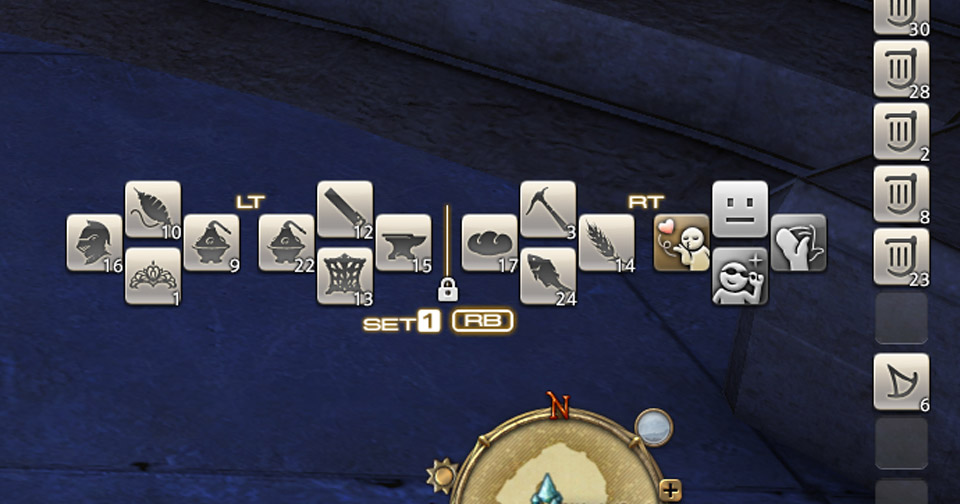Select the side hotbar gear set 28

[x=901, y=69]
